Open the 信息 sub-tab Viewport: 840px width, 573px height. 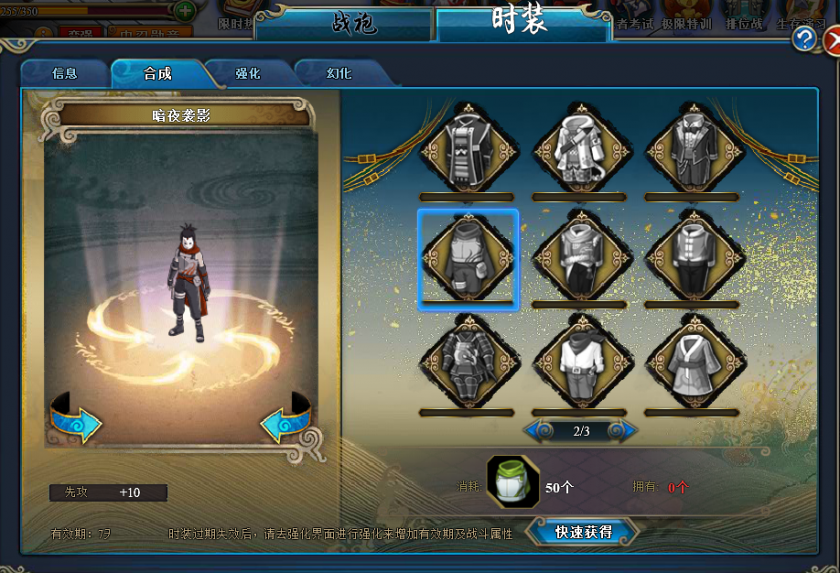click(64, 74)
